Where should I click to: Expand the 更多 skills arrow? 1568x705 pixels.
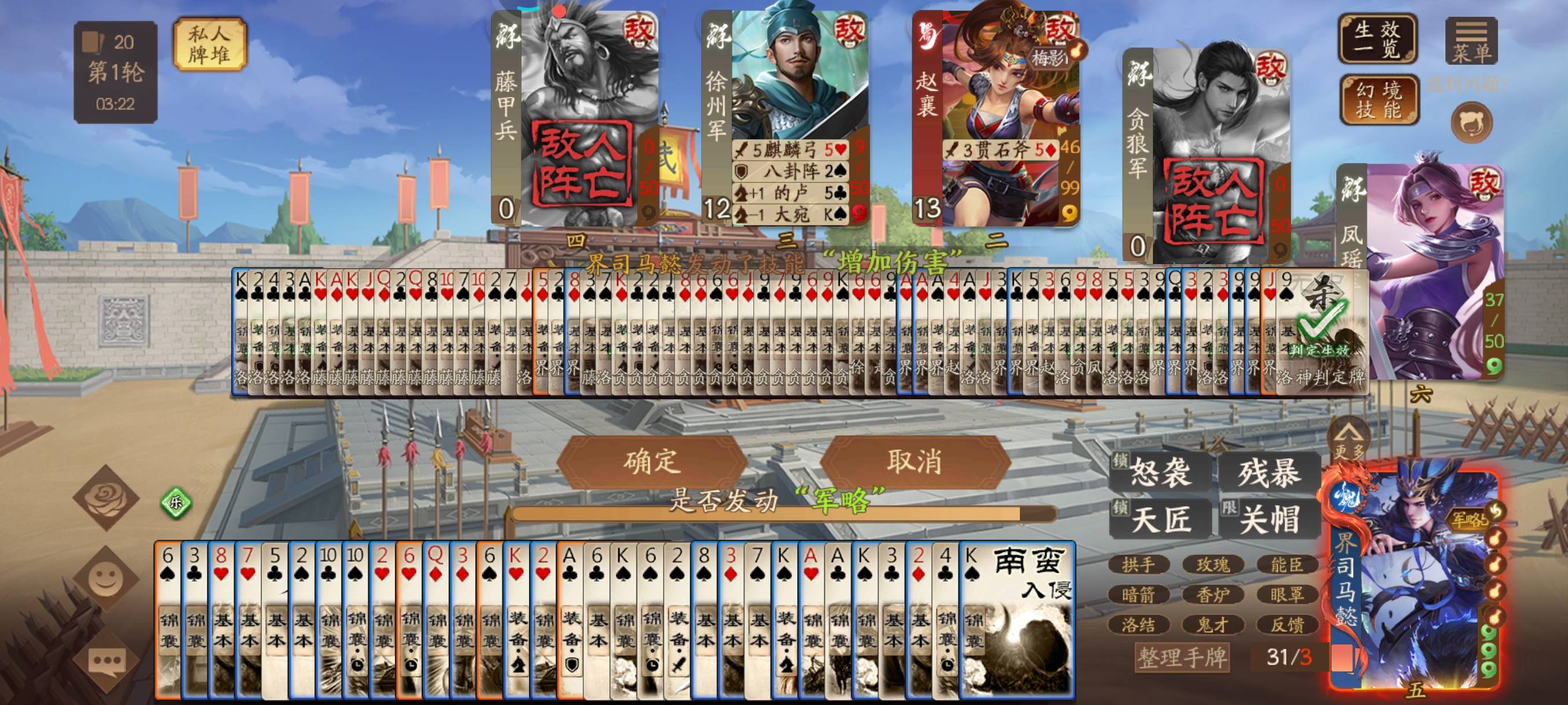pos(1349,440)
